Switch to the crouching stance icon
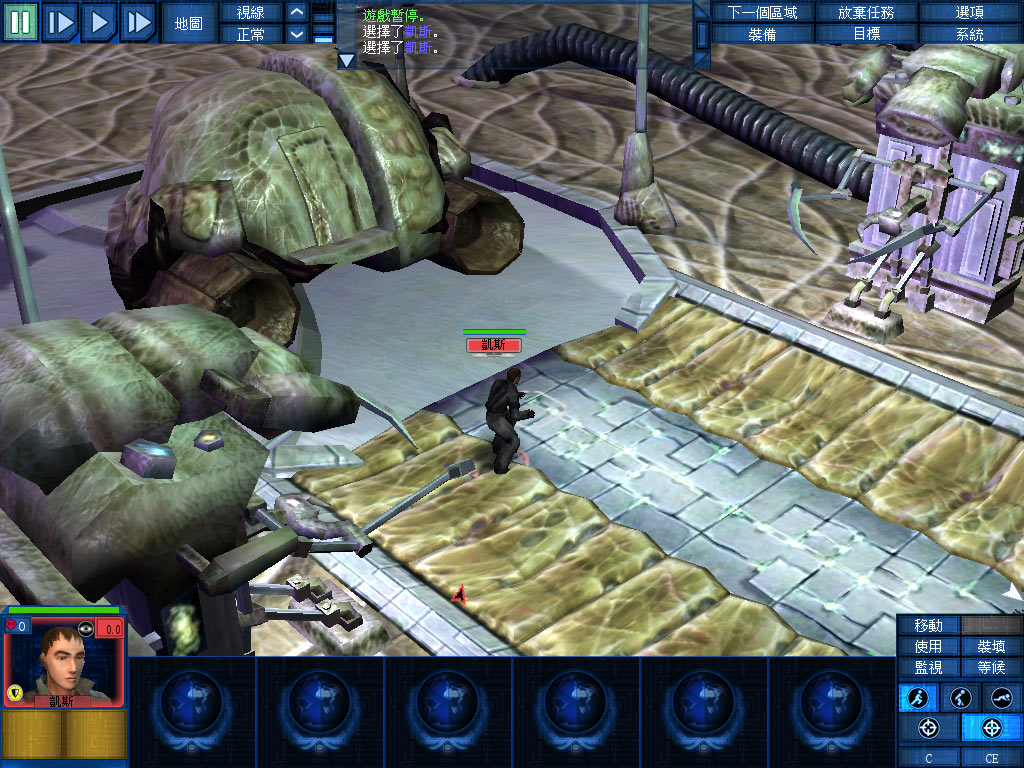Image resolution: width=1024 pixels, height=768 pixels. pyautogui.click(x=959, y=697)
